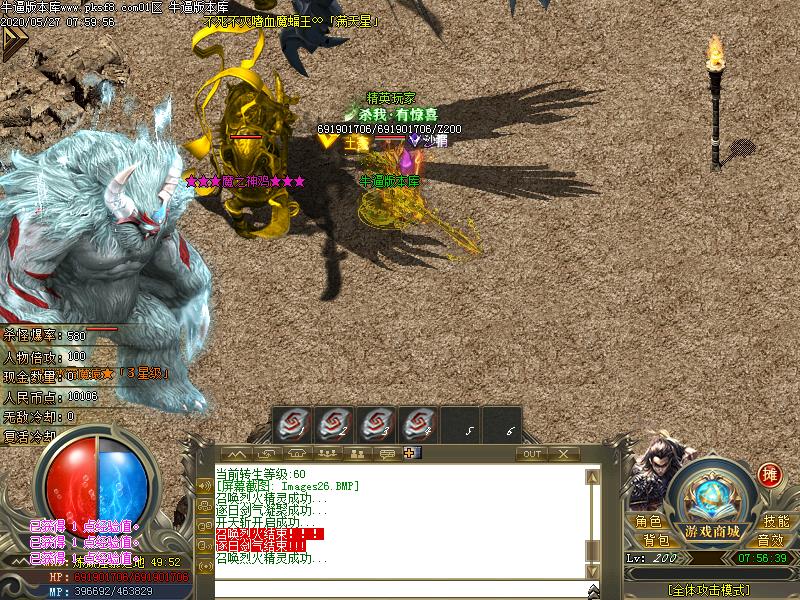Click the red 摊 stall button
The image size is (800, 600).
coord(770,475)
